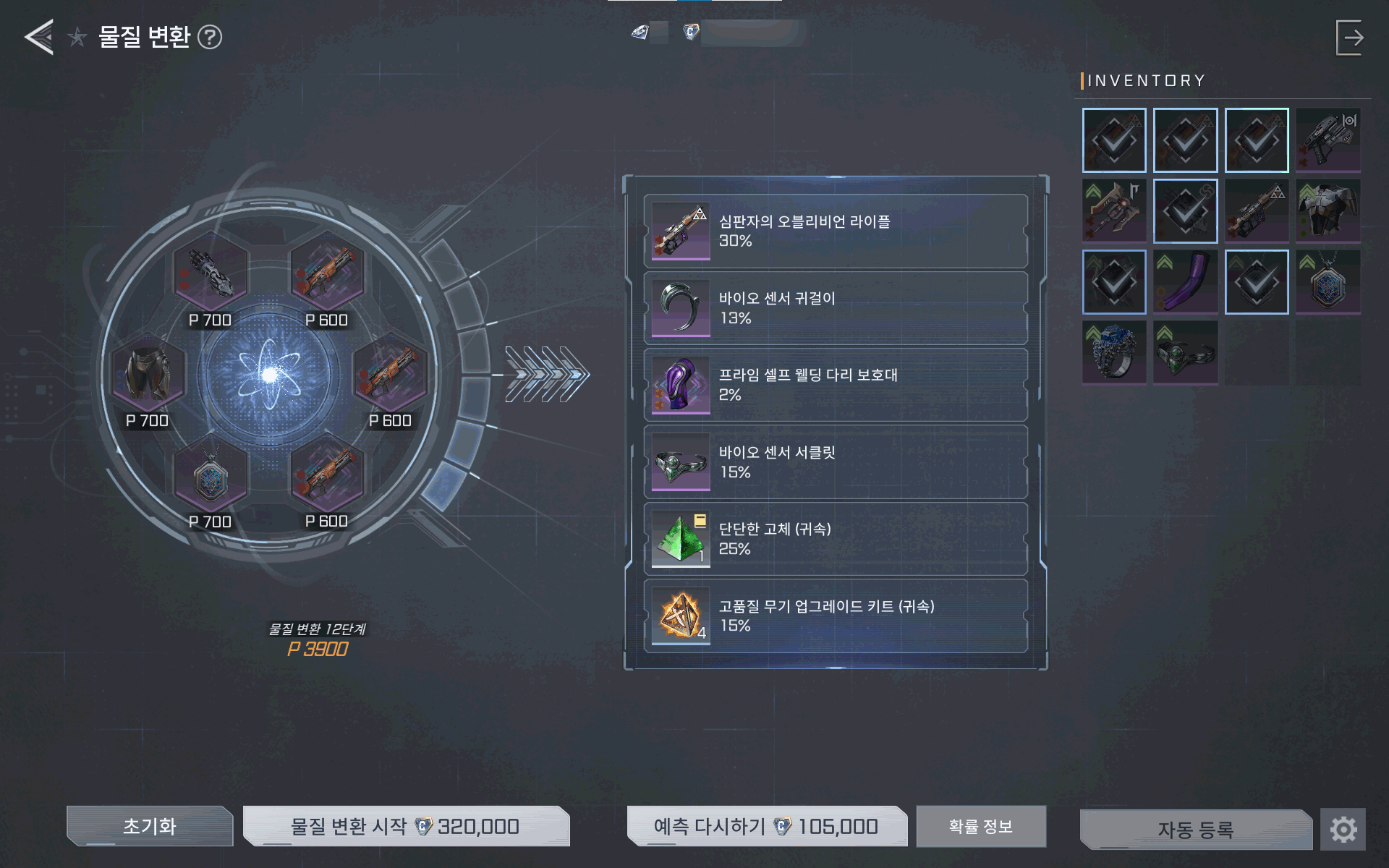The image size is (1389, 868).
Task: Go back with the arrow button
Action: pyautogui.click(x=39, y=37)
